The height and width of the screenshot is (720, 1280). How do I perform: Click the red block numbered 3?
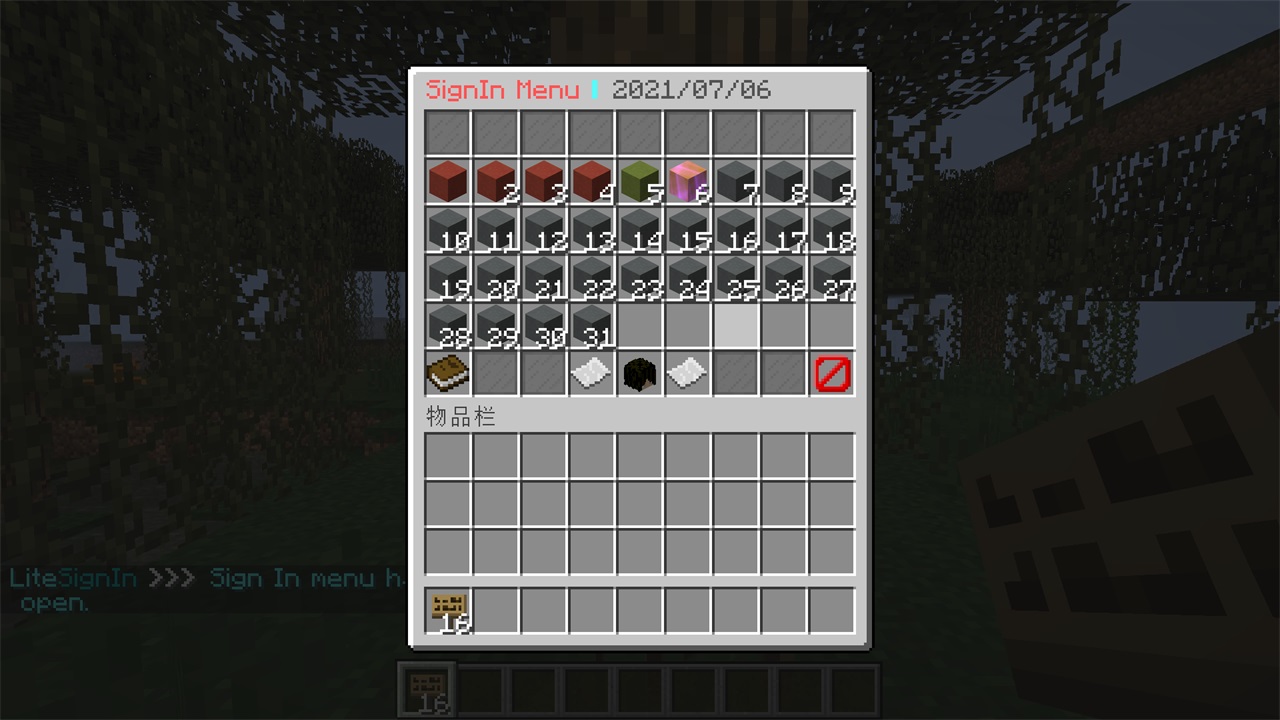[543, 182]
